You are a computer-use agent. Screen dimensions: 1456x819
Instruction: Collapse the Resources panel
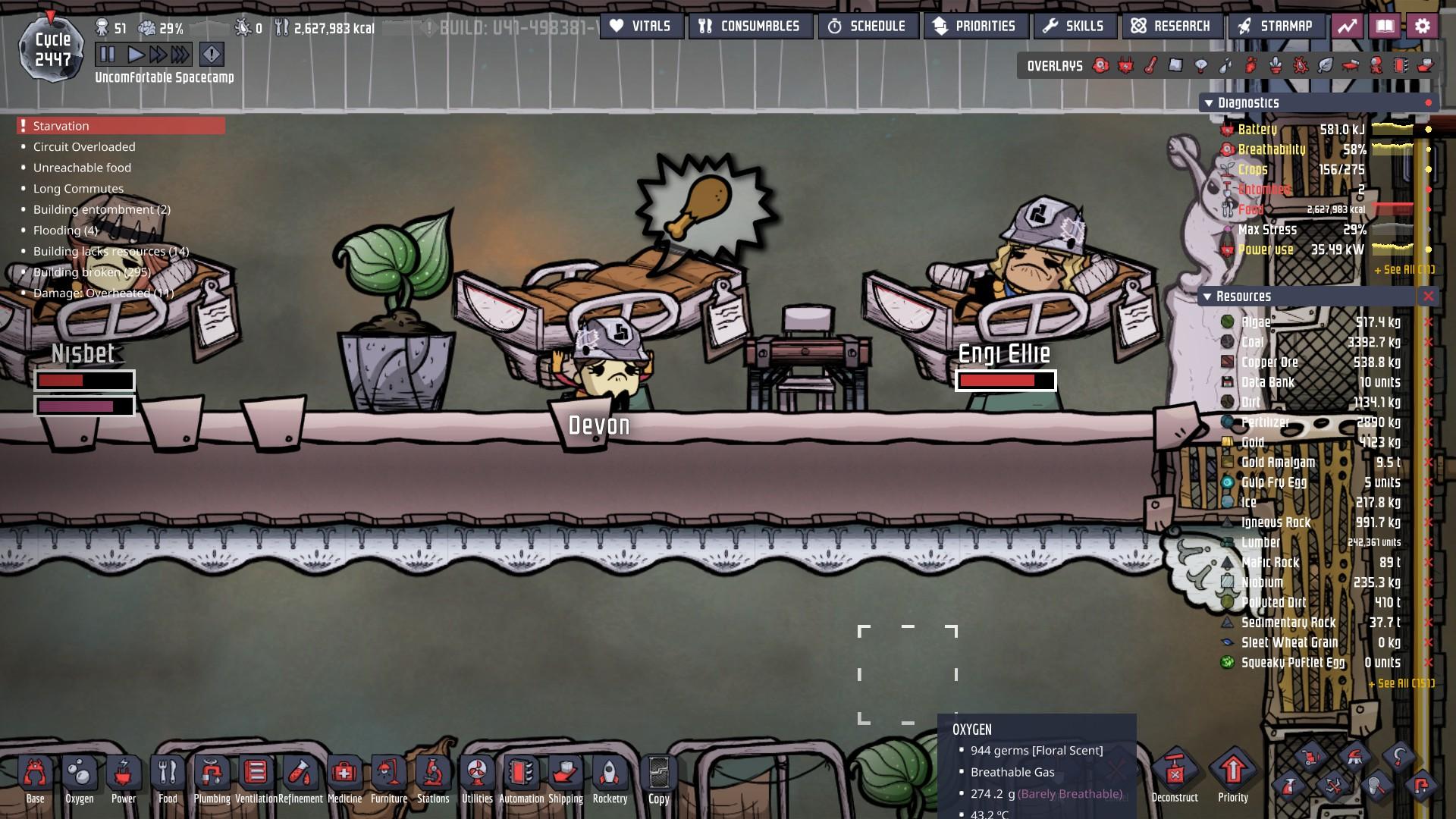tap(1207, 297)
